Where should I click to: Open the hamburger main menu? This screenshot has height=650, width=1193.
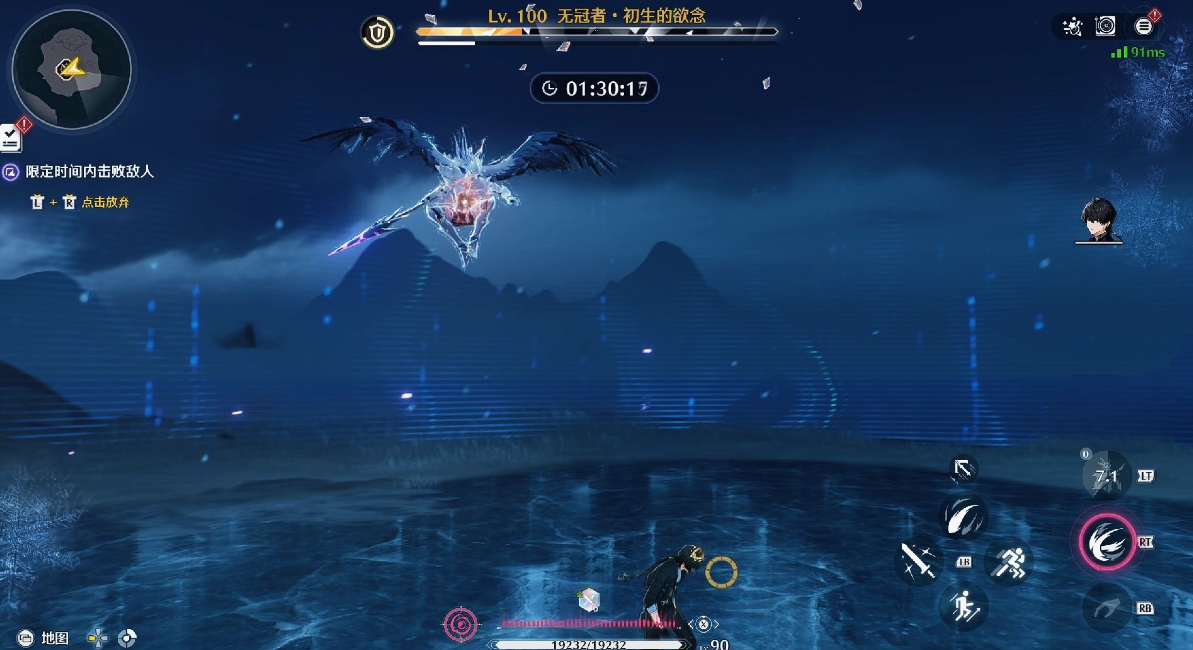tap(1144, 27)
